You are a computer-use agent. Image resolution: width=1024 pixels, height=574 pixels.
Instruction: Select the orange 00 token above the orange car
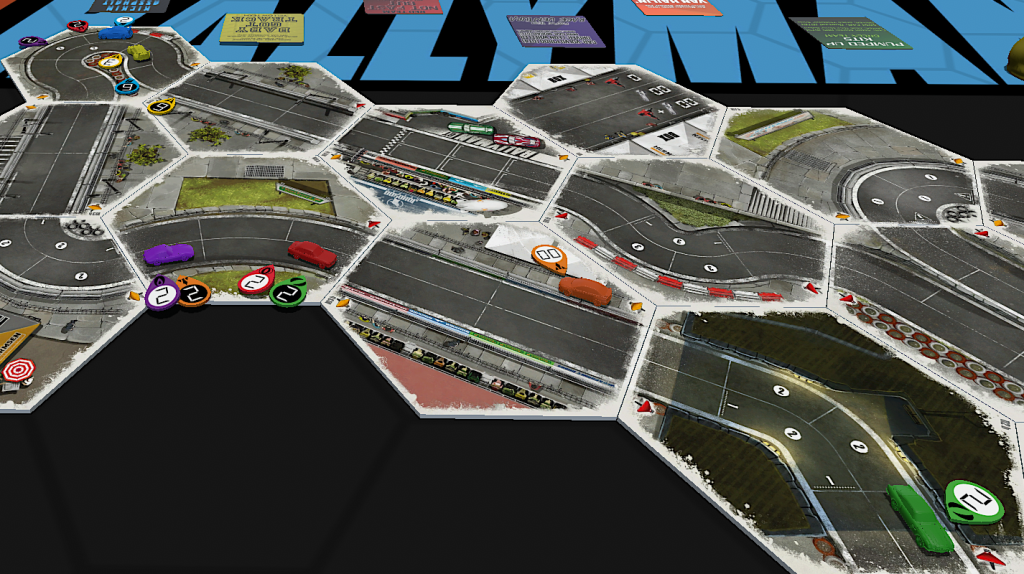point(550,258)
